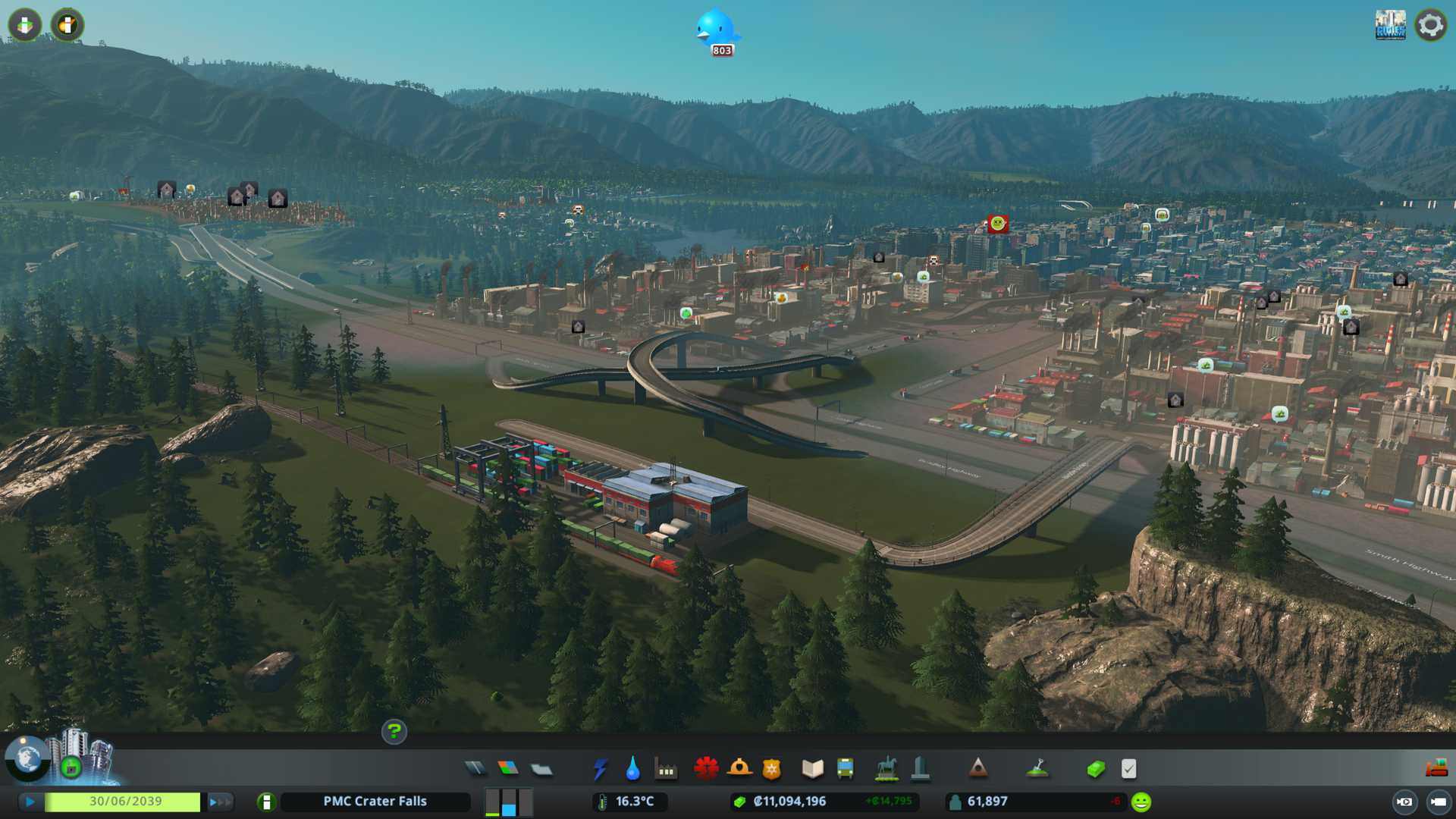Open the Healthcare red cross menu
The image size is (1456, 819).
pos(706,769)
